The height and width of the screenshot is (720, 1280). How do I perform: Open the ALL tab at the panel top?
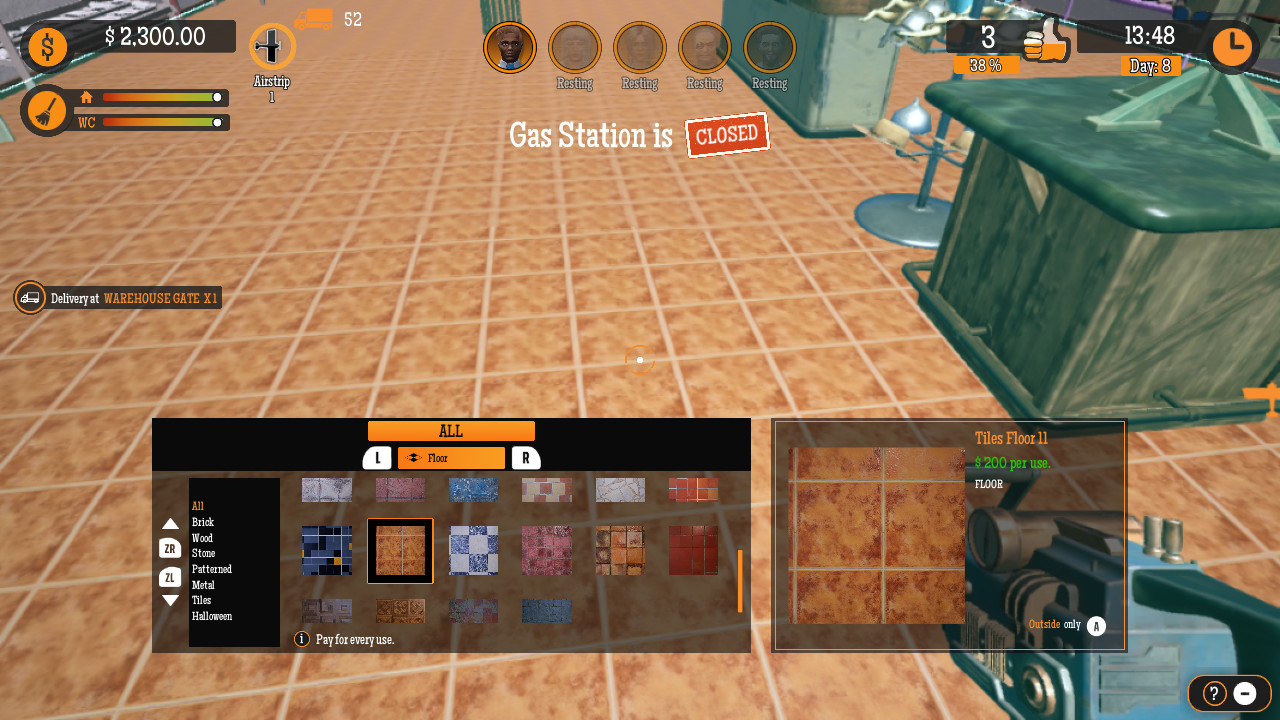pyautogui.click(x=451, y=430)
